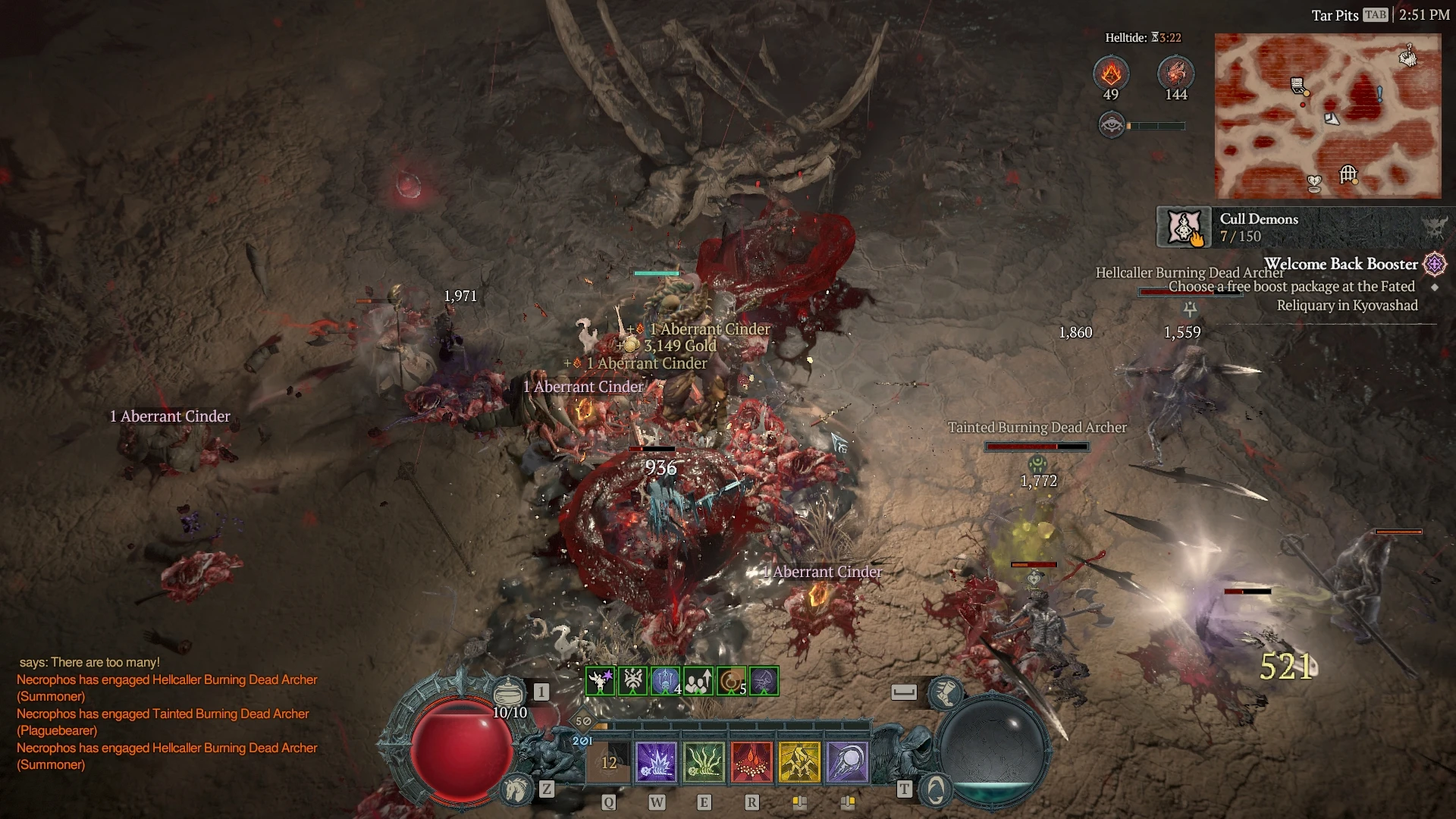The width and height of the screenshot is (1456, 819).
Task: Click the town portal swirl icon
Action: (x=935, y=790)
